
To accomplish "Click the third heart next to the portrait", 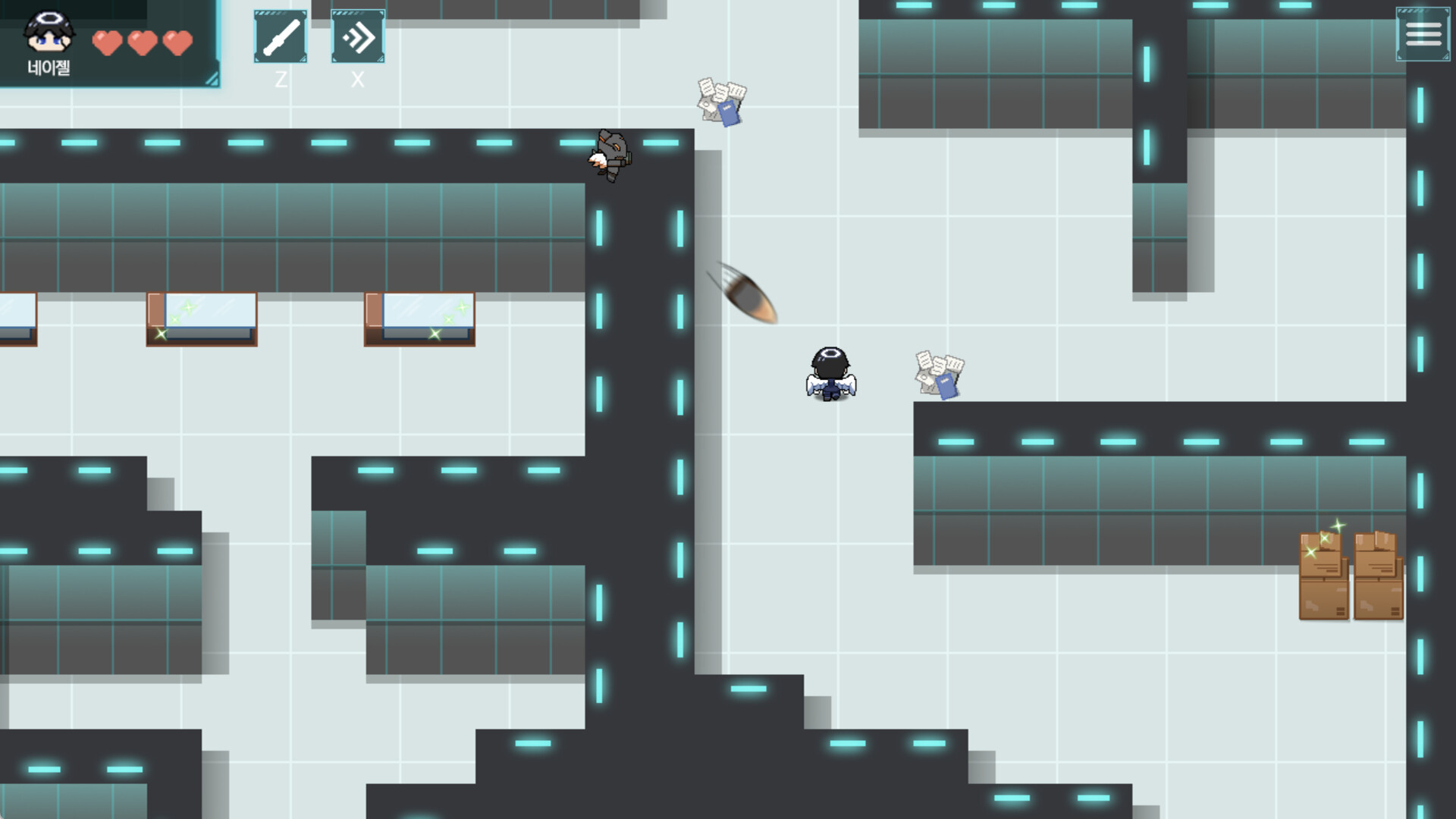I will [x=177, y=43].
